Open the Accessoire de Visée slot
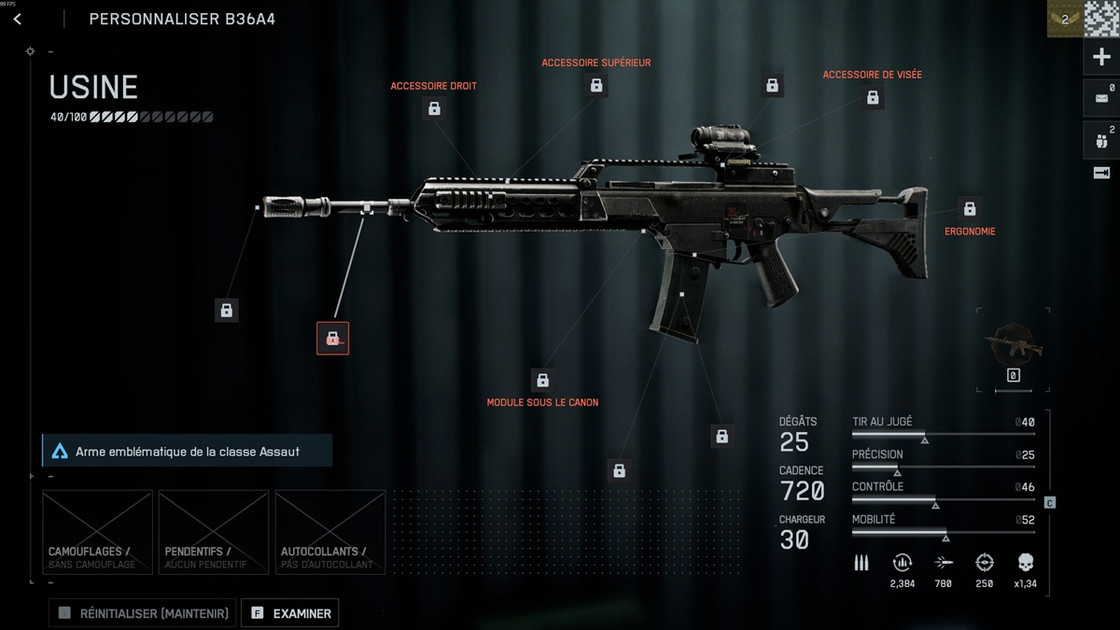Image resolution: width=1120 pixels, height=630 pixels. [872, 97]
